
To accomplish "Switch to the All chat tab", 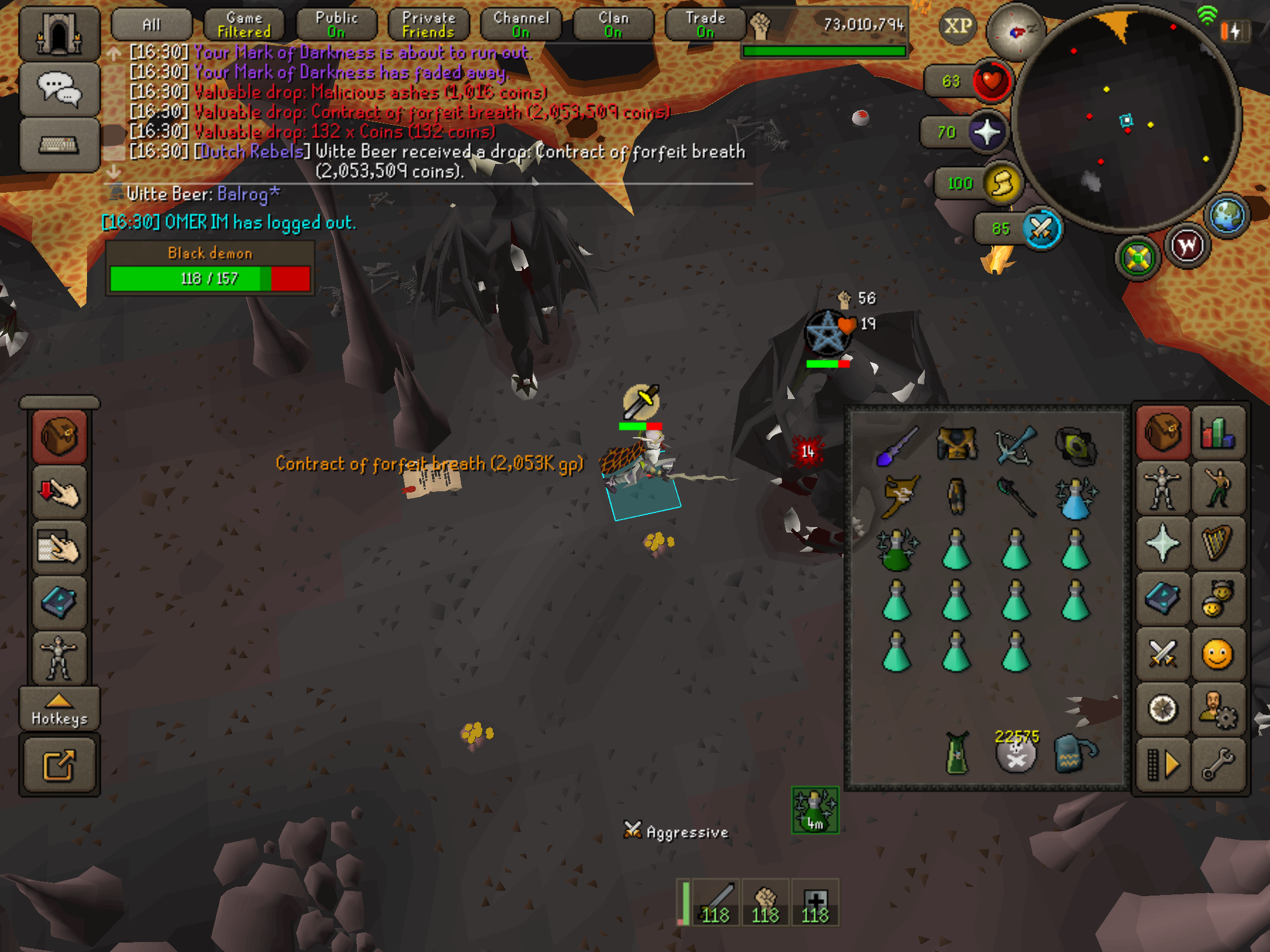I will 151,25.
